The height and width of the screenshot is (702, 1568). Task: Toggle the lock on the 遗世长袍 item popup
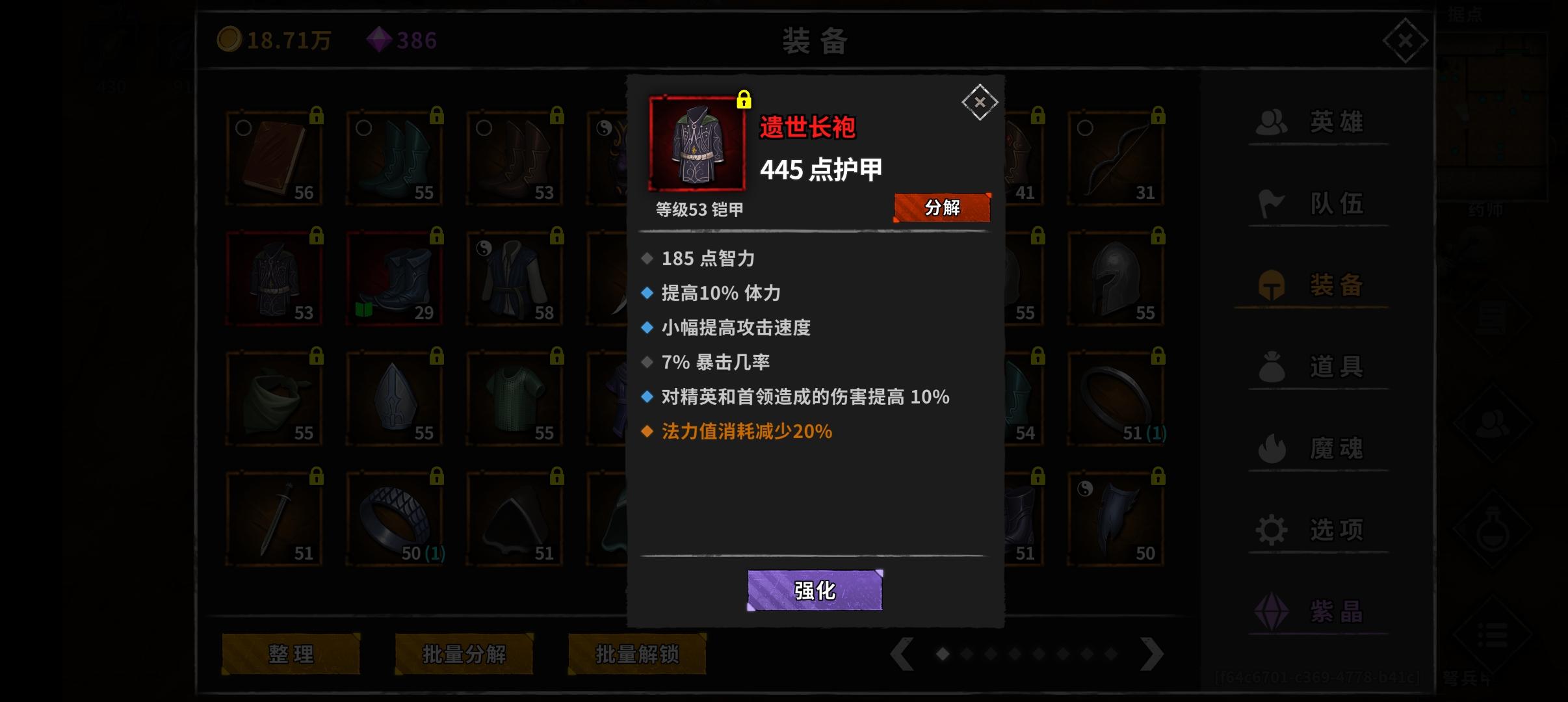743,99
